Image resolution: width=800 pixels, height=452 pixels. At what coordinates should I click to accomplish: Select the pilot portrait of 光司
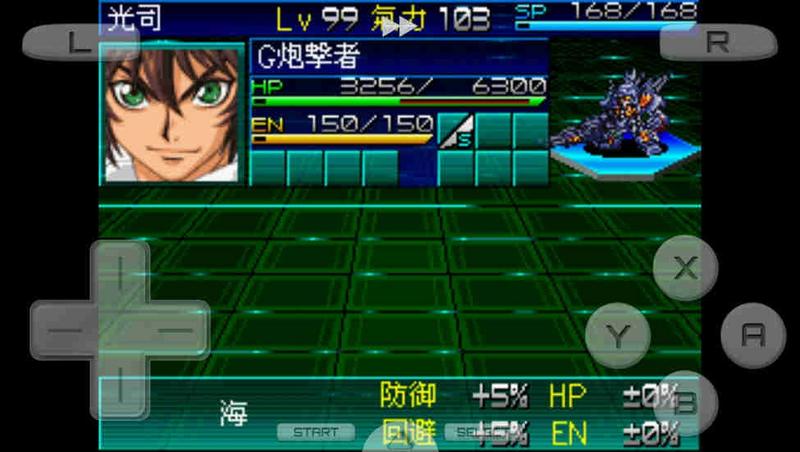[x=172, y=111]
